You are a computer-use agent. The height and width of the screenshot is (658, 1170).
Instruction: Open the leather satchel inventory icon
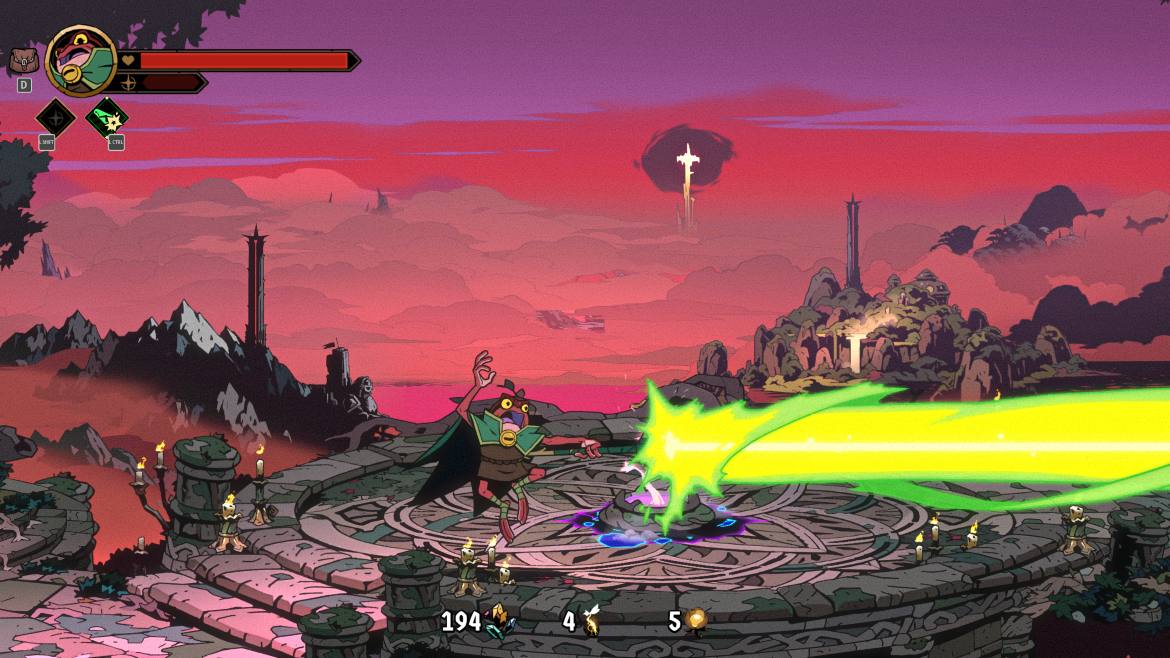click(23, 61)
